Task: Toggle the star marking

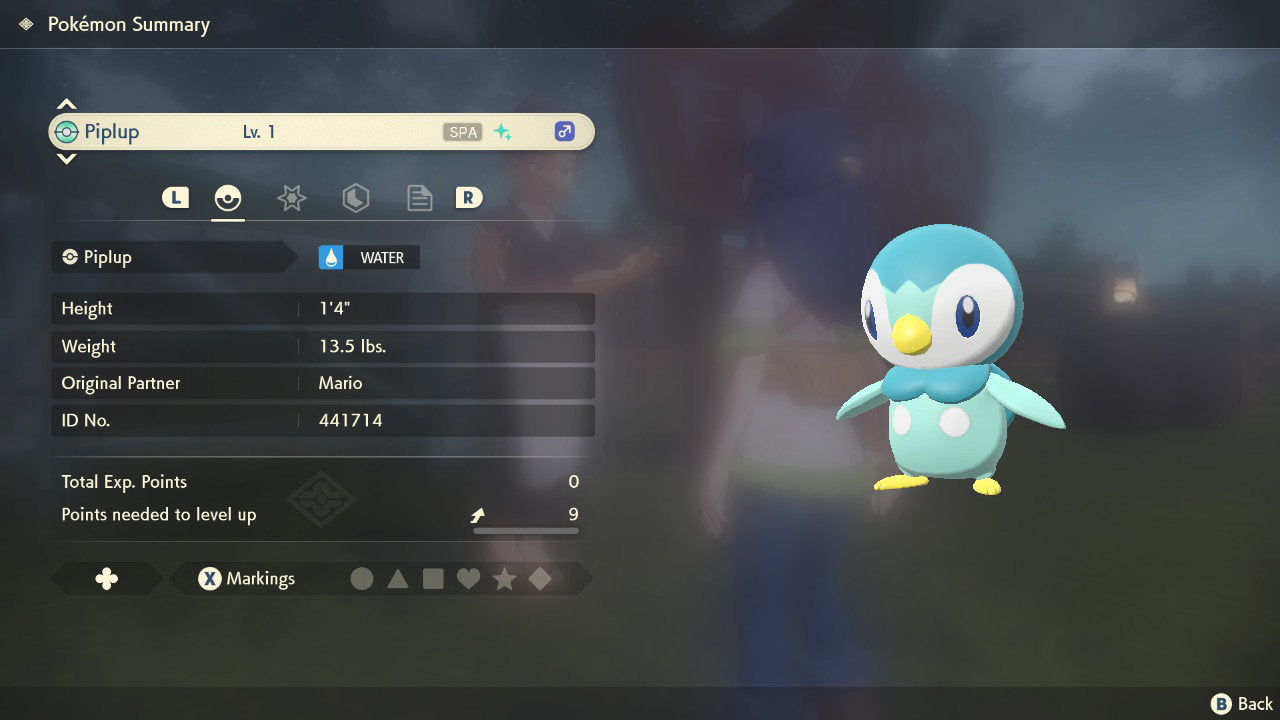Action: click(504, 579)
